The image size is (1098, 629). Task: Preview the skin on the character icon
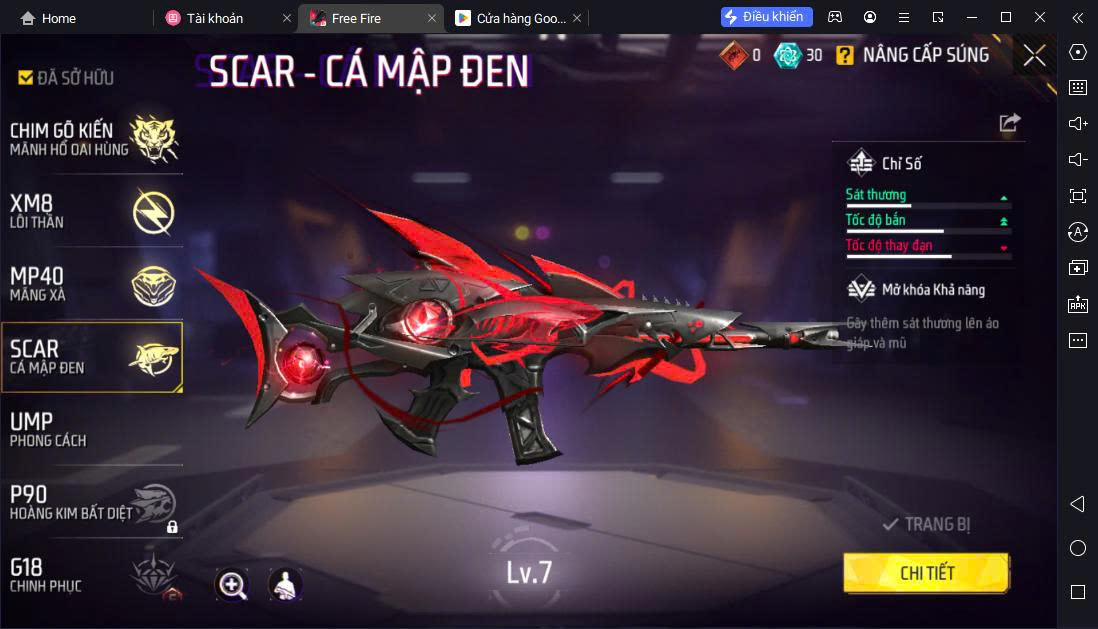tap(286, 585)
